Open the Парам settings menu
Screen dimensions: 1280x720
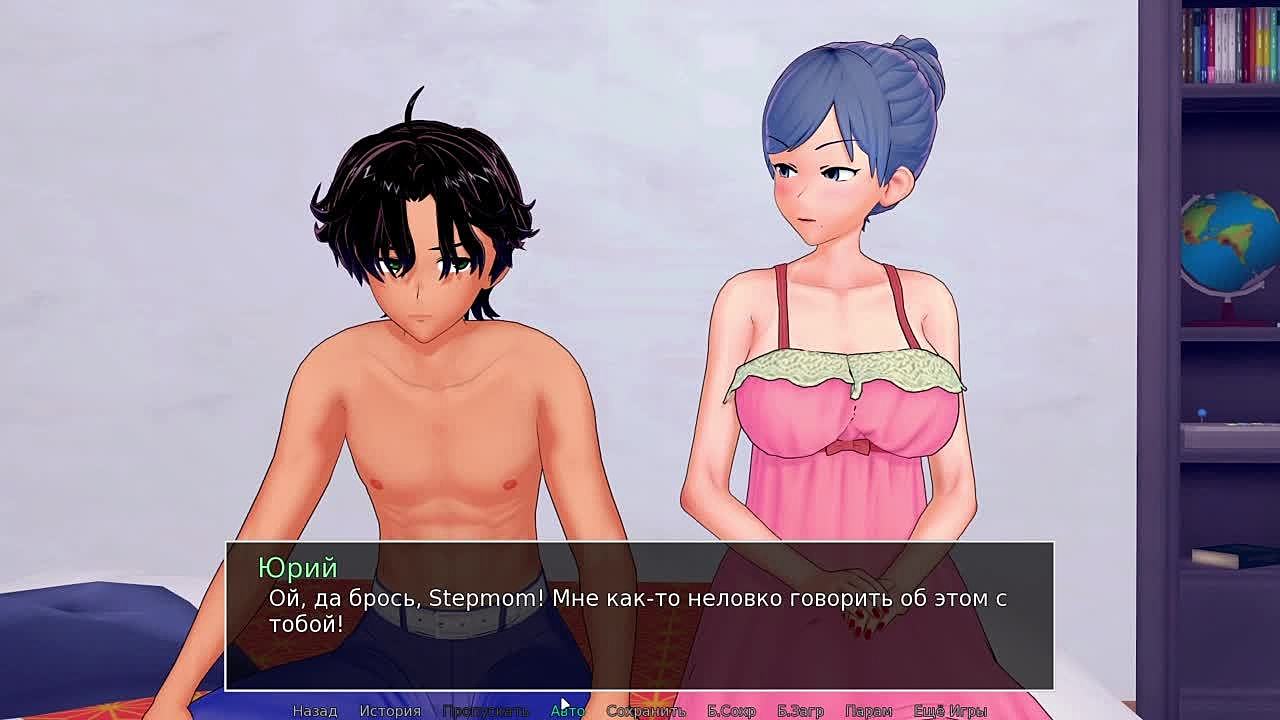(868, 710)
